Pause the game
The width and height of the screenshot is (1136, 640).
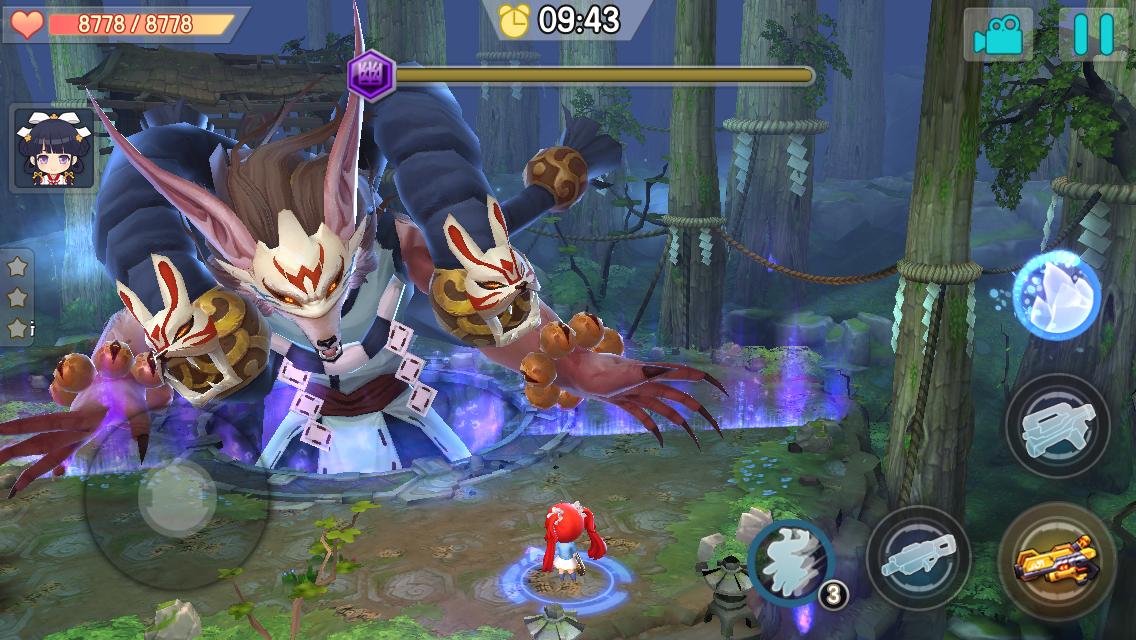[x=1093, y=35]
